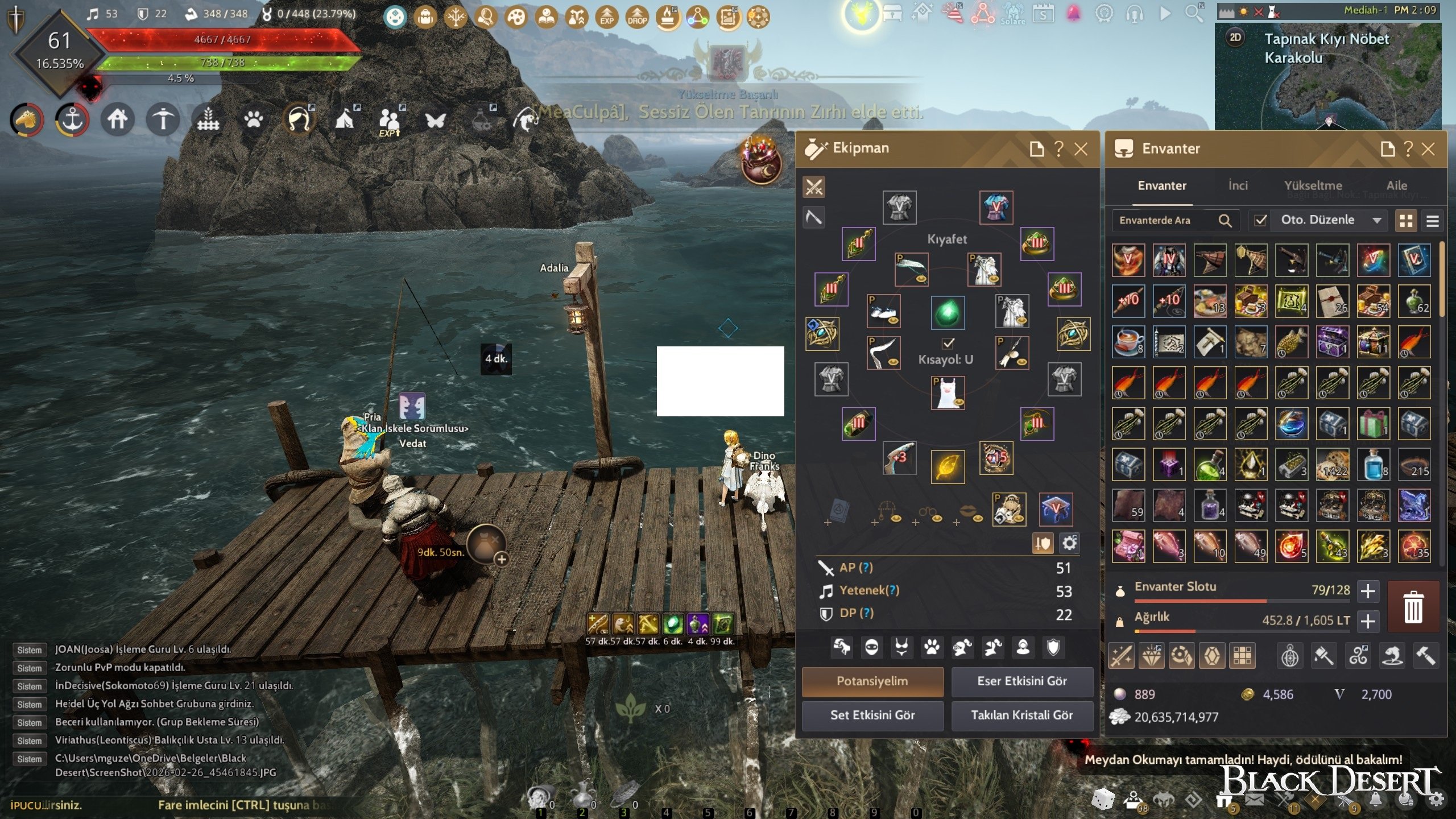Click the Potansiyelim button

[x=872, y=681]
